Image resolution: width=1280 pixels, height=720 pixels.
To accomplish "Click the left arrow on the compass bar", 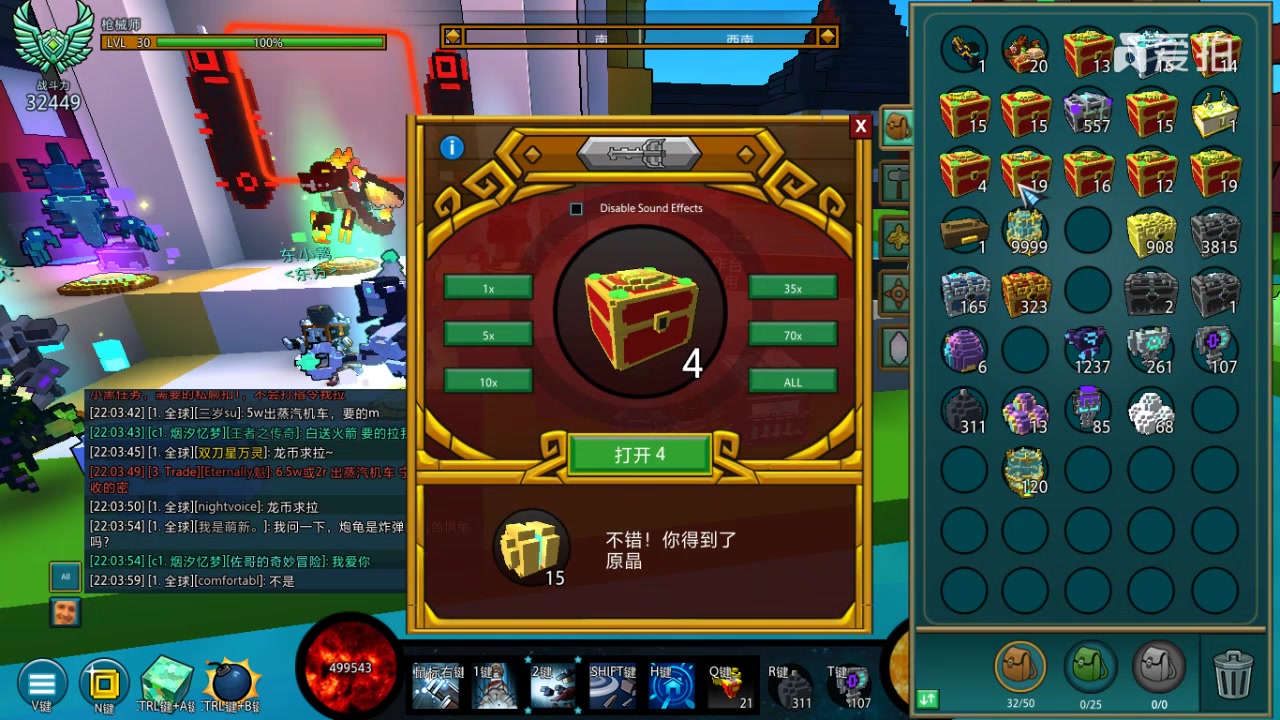I will [452, 35].
